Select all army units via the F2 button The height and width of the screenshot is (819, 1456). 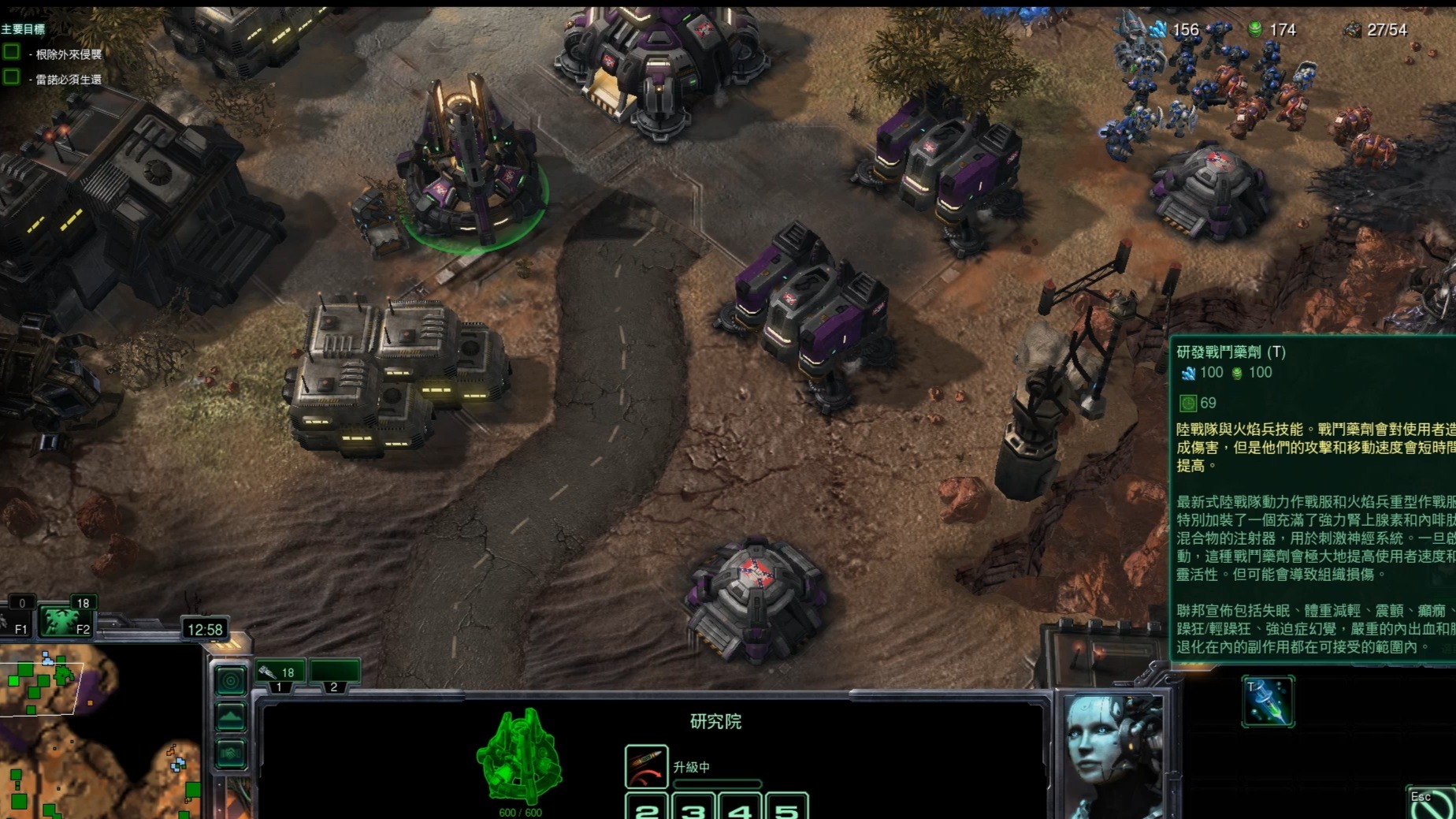click(x=67, y=621)
